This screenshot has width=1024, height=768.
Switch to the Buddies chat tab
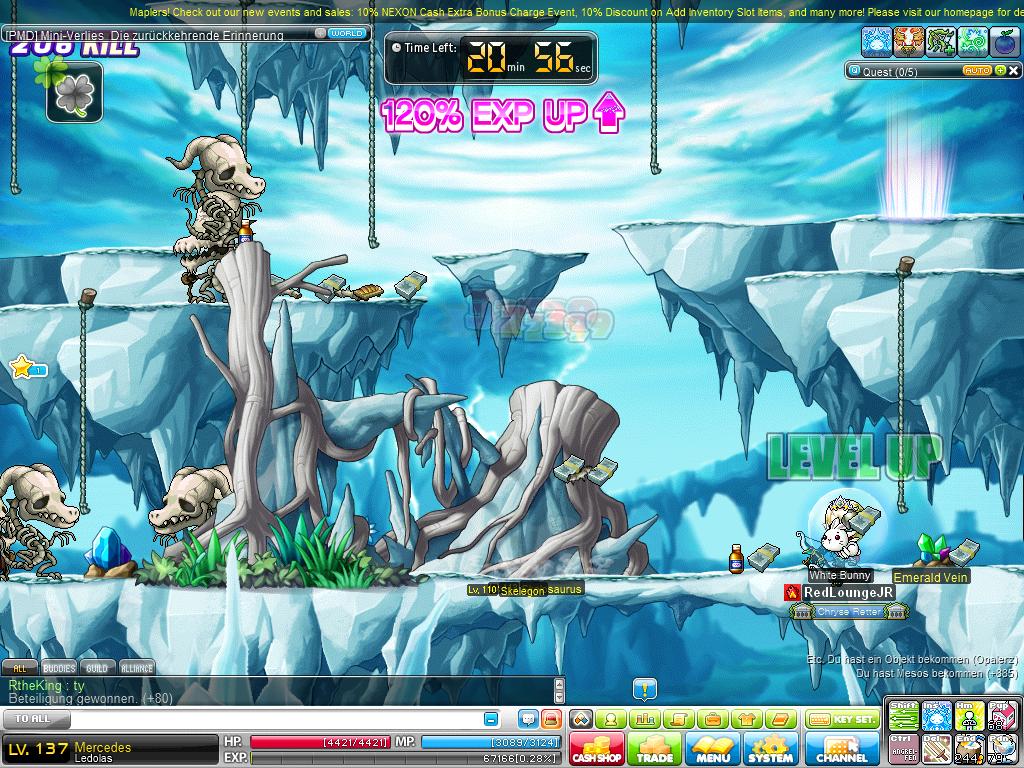[x=59, y=667]
